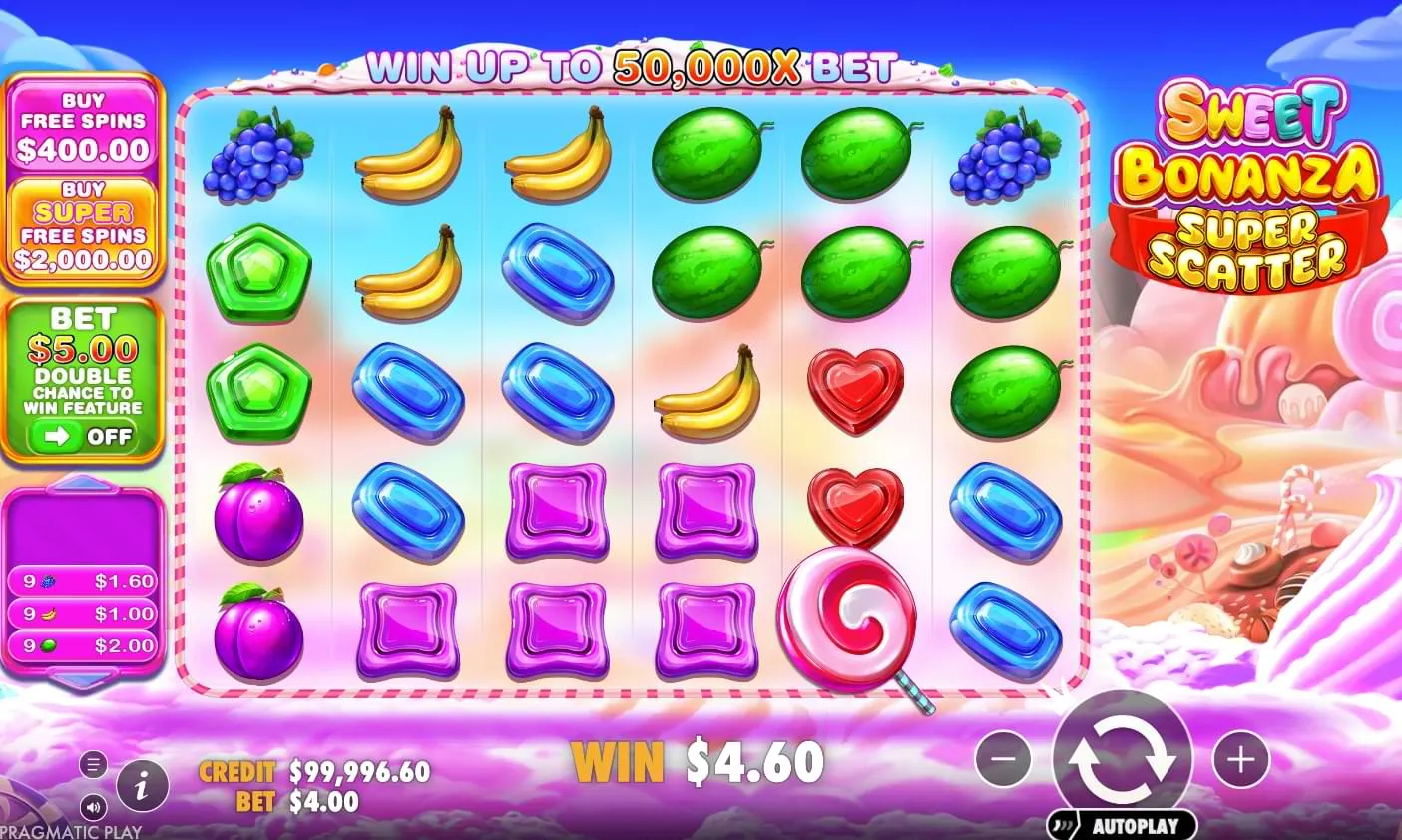The image size is (1402, 840).
Task: Enable the Double Chance to Win feature
Action: pos(83,436)
